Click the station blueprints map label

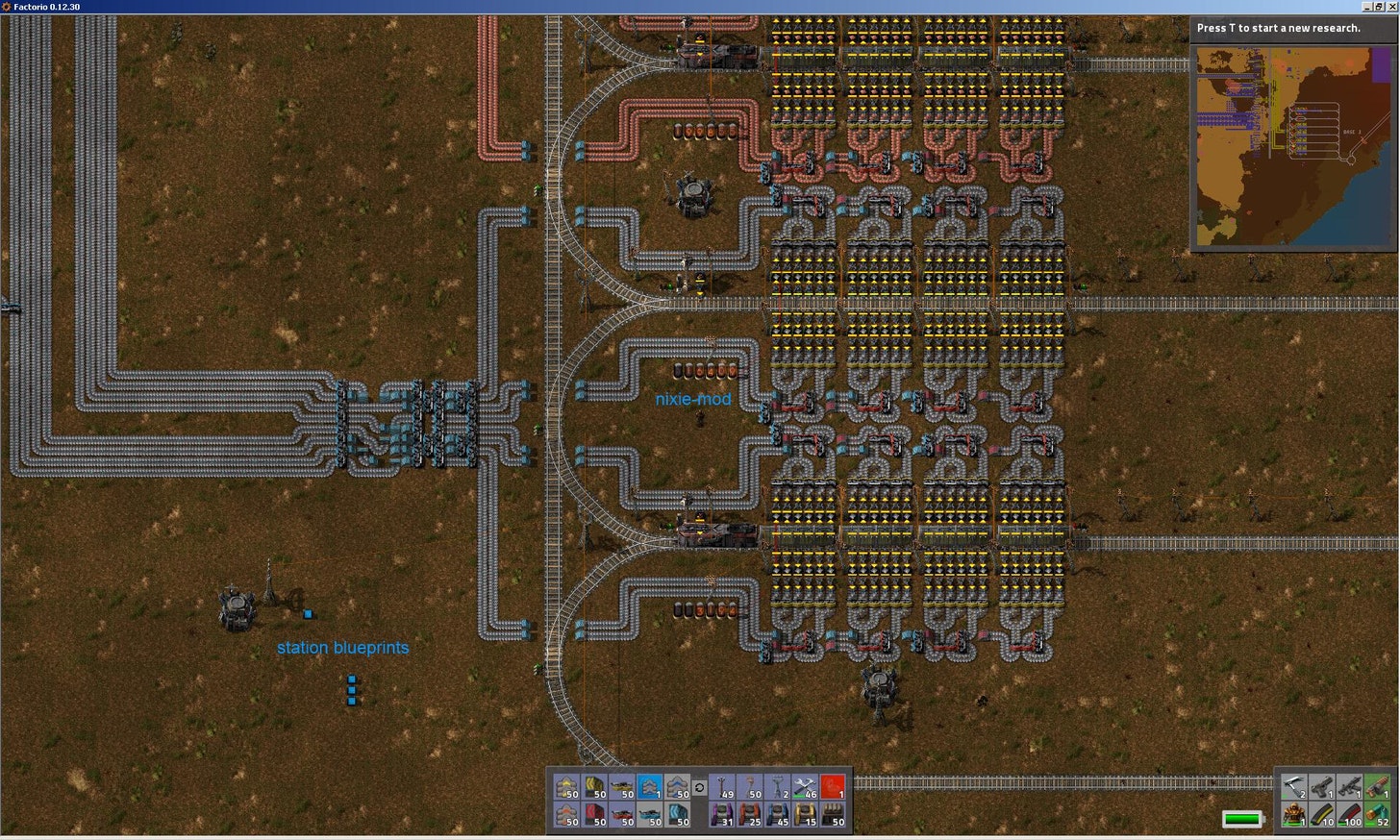click(343, 648)
